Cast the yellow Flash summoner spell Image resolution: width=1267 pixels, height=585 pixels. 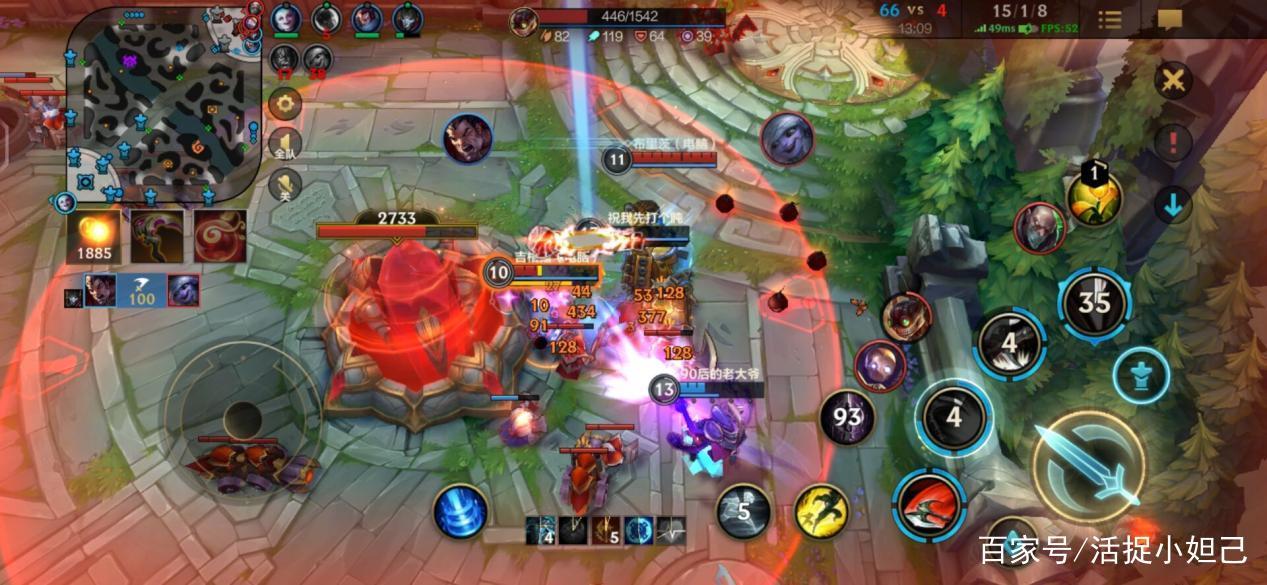point(821,511)
